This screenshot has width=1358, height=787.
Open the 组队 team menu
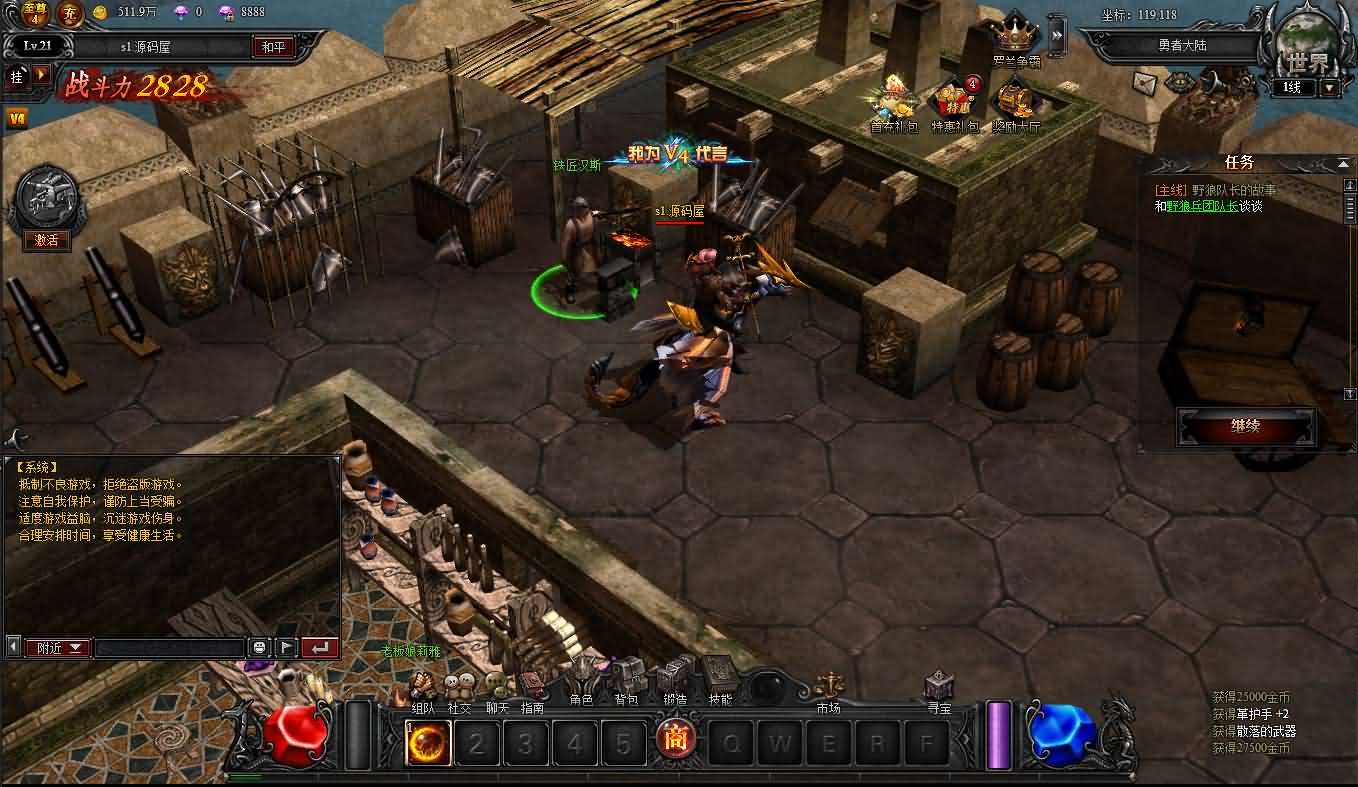423,688
